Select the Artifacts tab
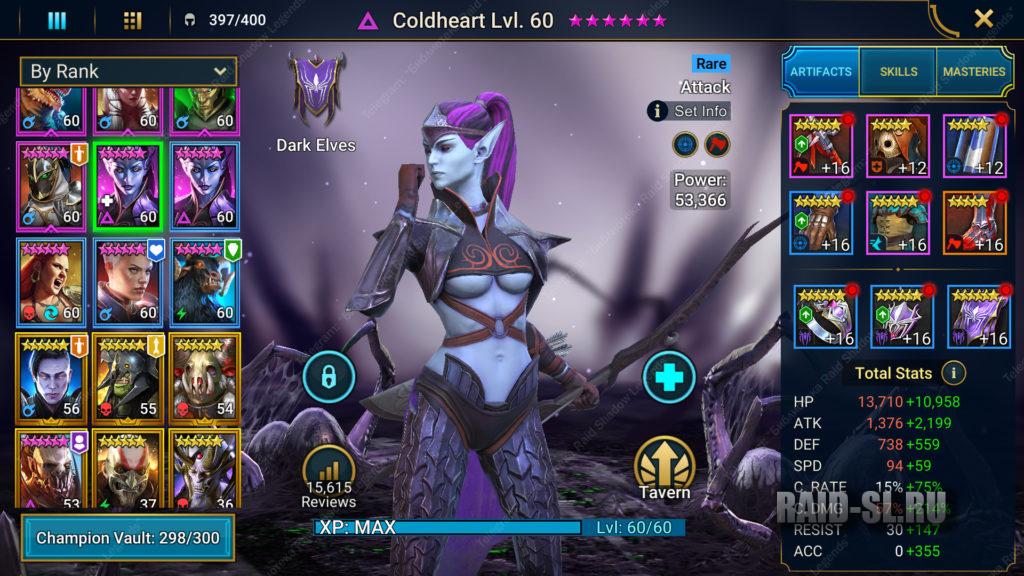Screen dimensions: 1024x576 coord(820,72)
